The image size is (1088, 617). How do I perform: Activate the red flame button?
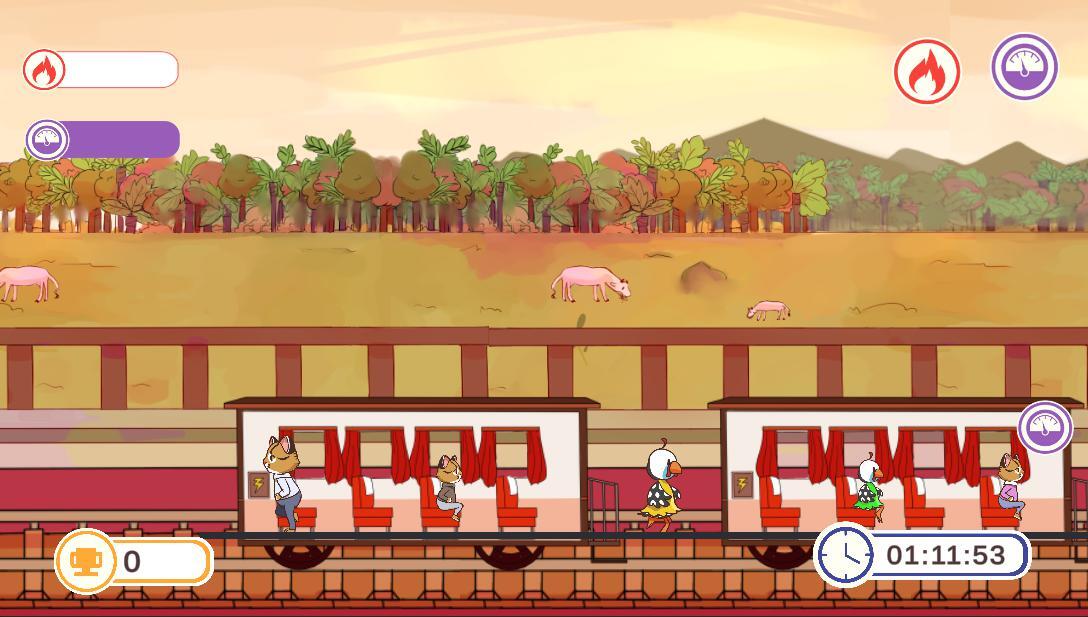tap(927, 71)
